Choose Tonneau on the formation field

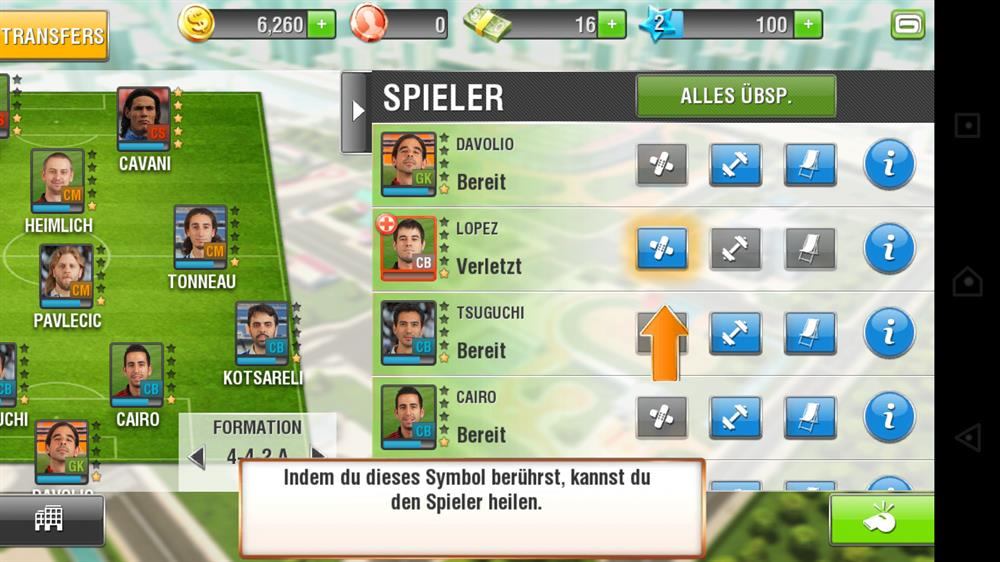201,238
